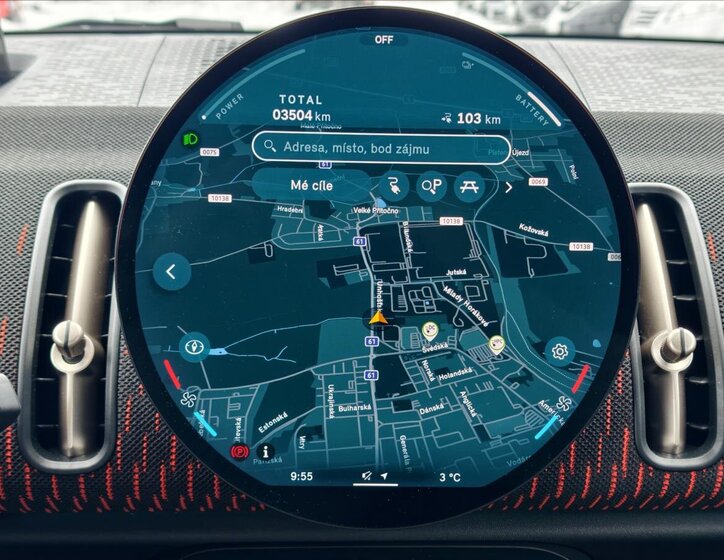Go back with the left arrow button
This screenshot has height=560, width=724.
click(x=172, y=271)
